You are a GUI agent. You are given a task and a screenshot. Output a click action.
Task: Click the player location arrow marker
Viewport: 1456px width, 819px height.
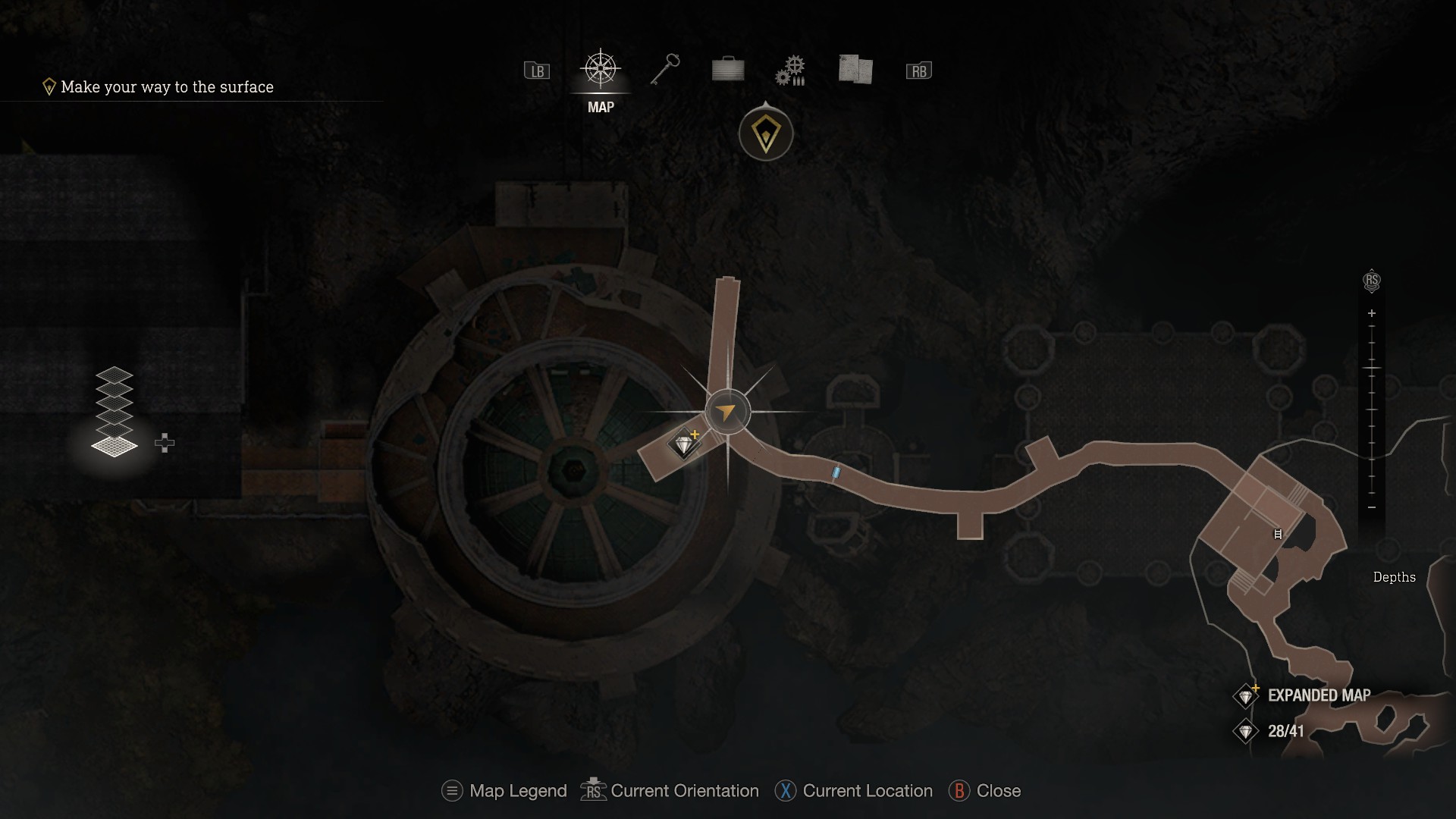(726, 412)
